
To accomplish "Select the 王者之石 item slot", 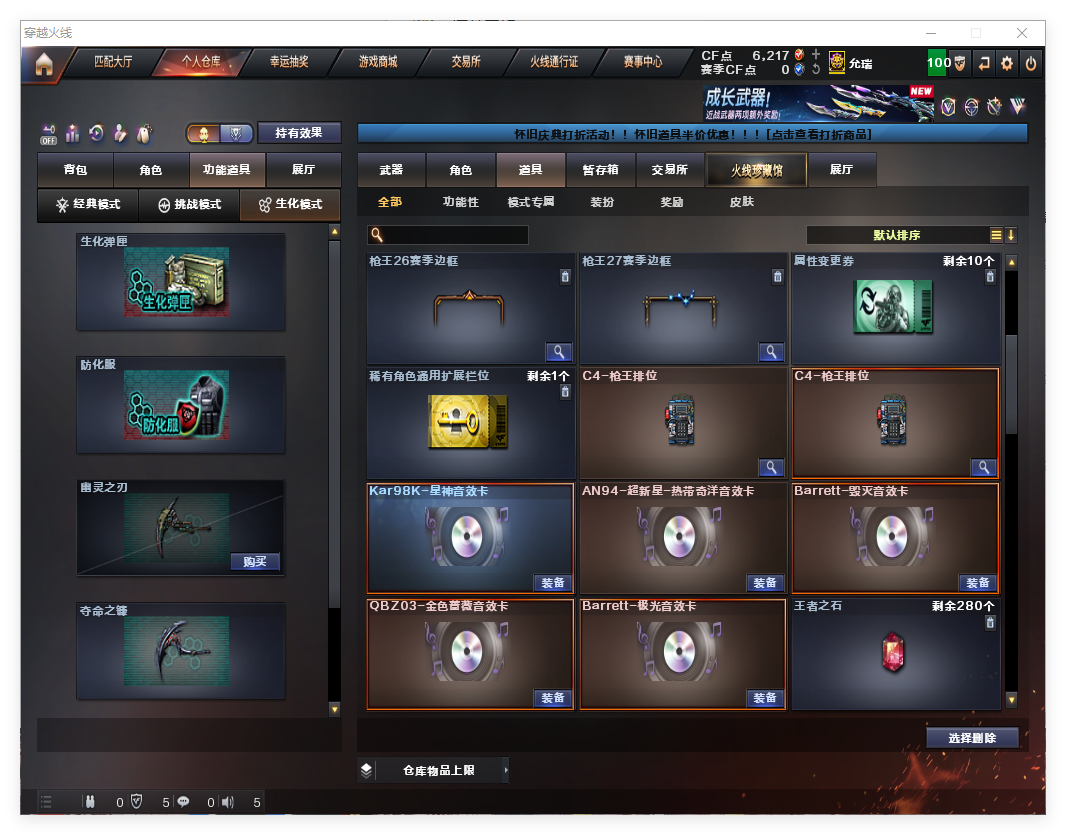I will [895, 654].
